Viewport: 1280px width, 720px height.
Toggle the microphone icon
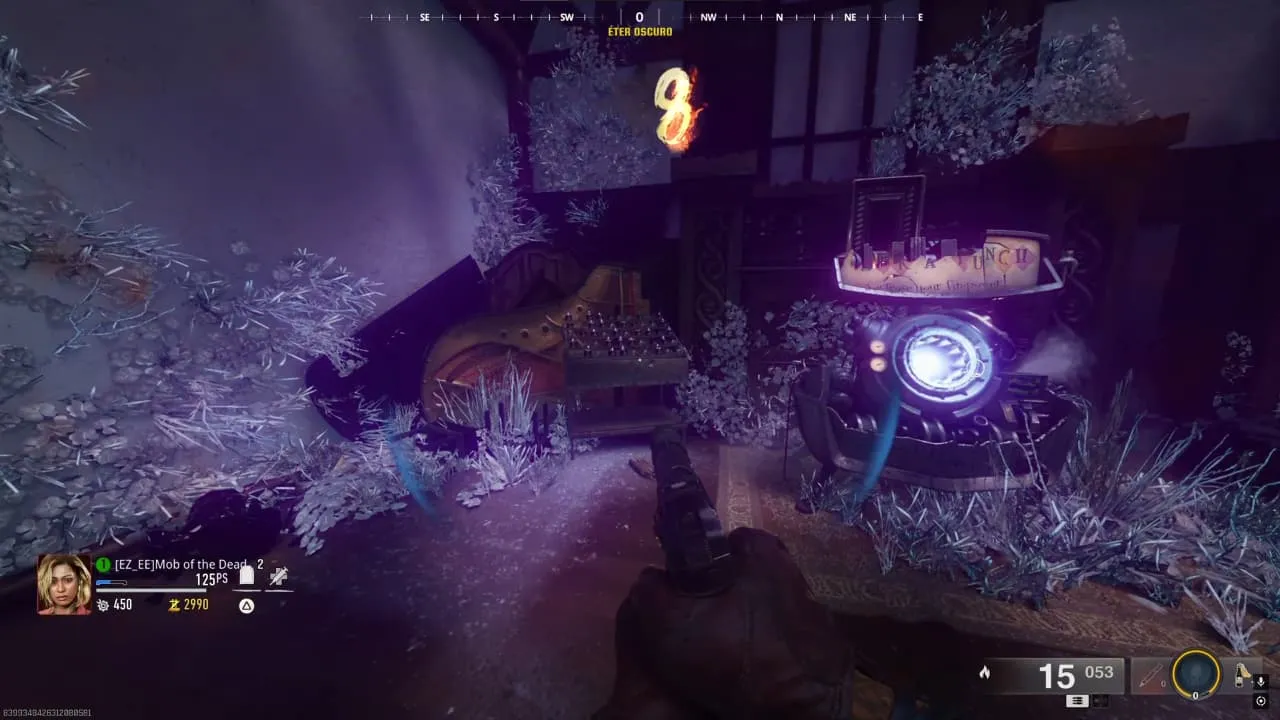(x=1260, y=681)
